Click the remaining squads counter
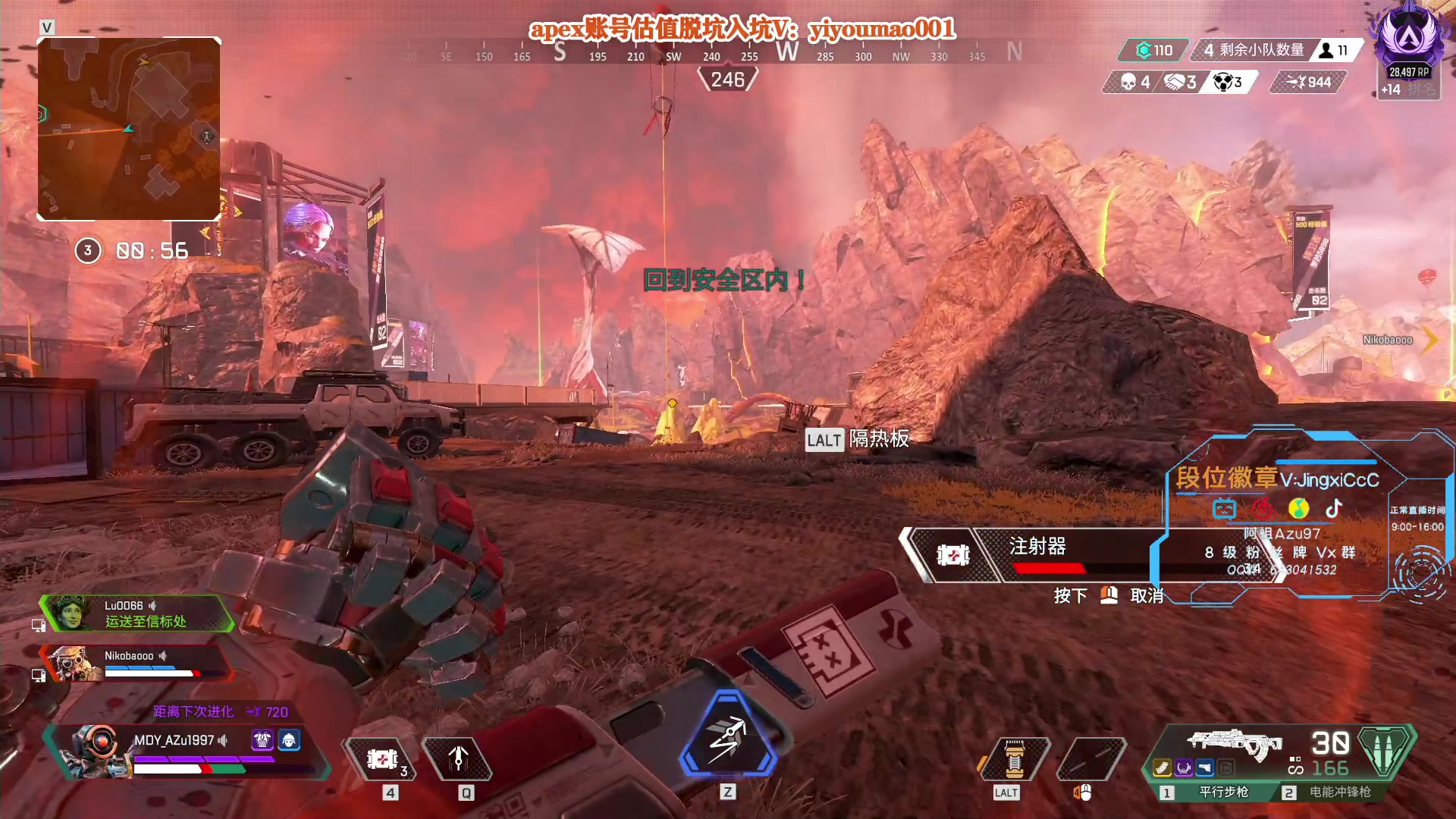The height and width of the screenshot is (819, 1456). click(1254, 50)
